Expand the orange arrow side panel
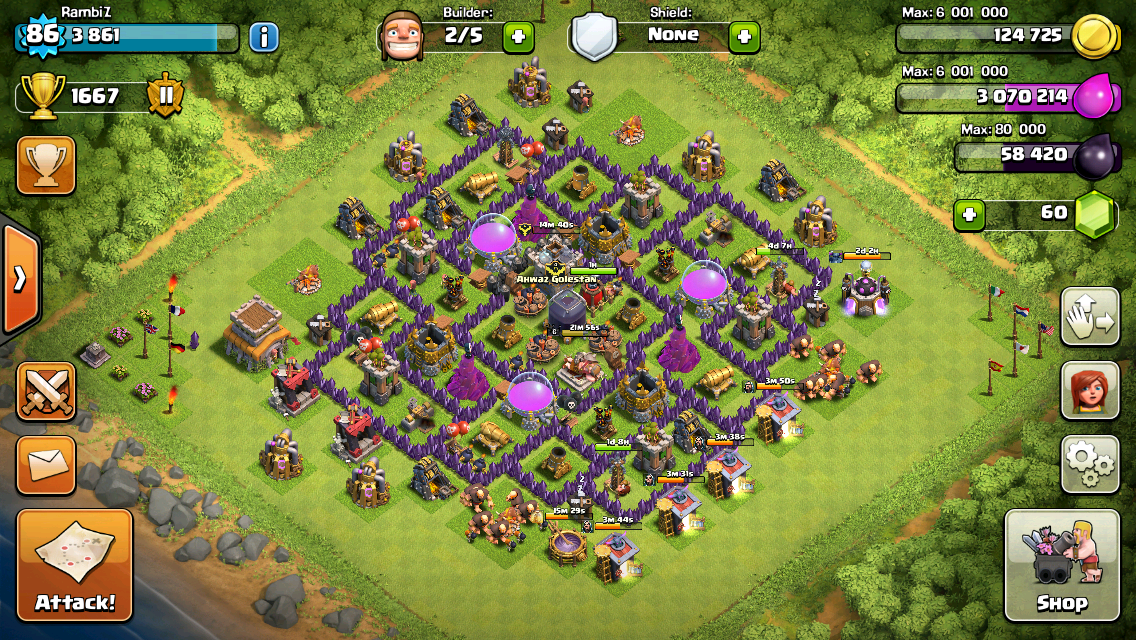Viewport: 1136px width, 640px height. point(19,279)
